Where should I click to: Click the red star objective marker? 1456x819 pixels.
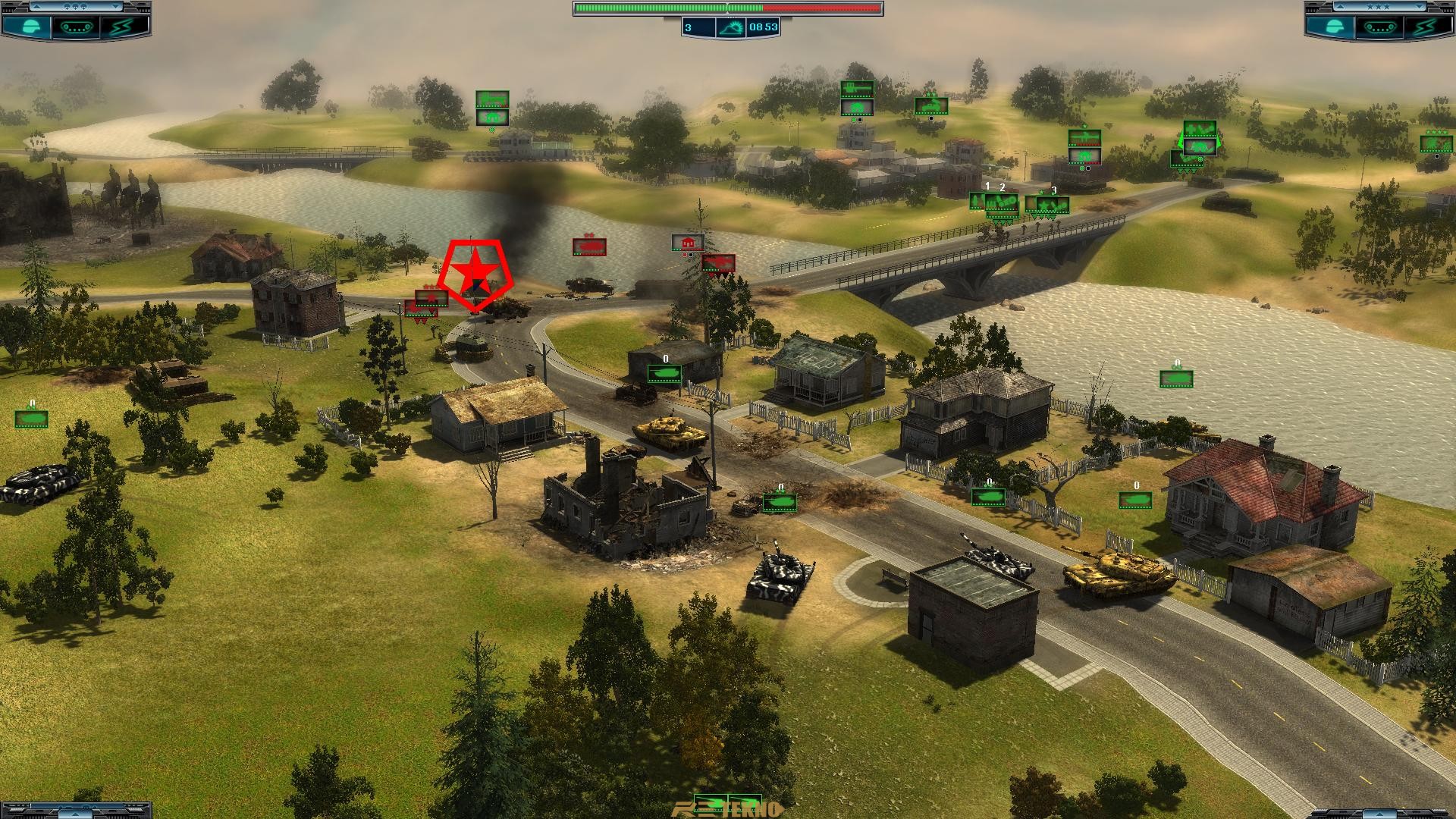click(475, 273)
